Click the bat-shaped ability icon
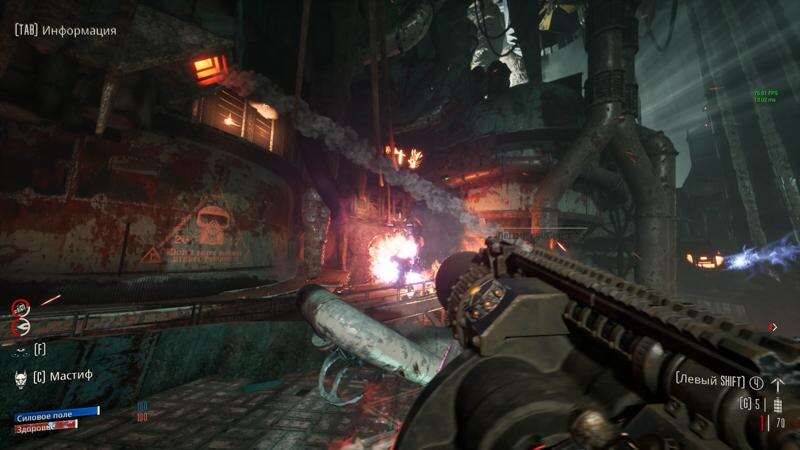Viewport: 800px width, 450px height. pyautogui.click(x=20, y=350)
